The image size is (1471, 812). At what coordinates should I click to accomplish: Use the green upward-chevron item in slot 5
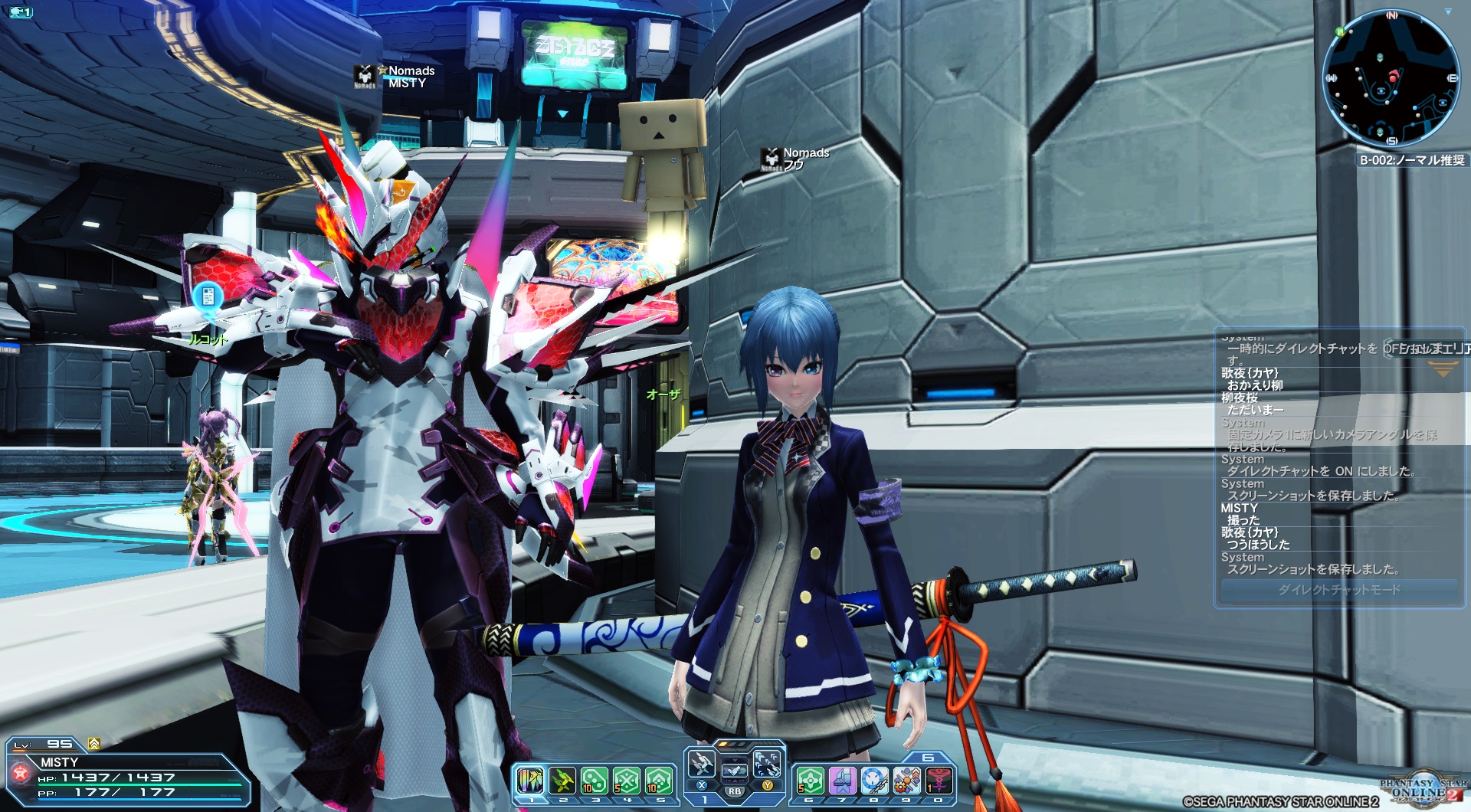pyautogui.click(x=659, y=781)
